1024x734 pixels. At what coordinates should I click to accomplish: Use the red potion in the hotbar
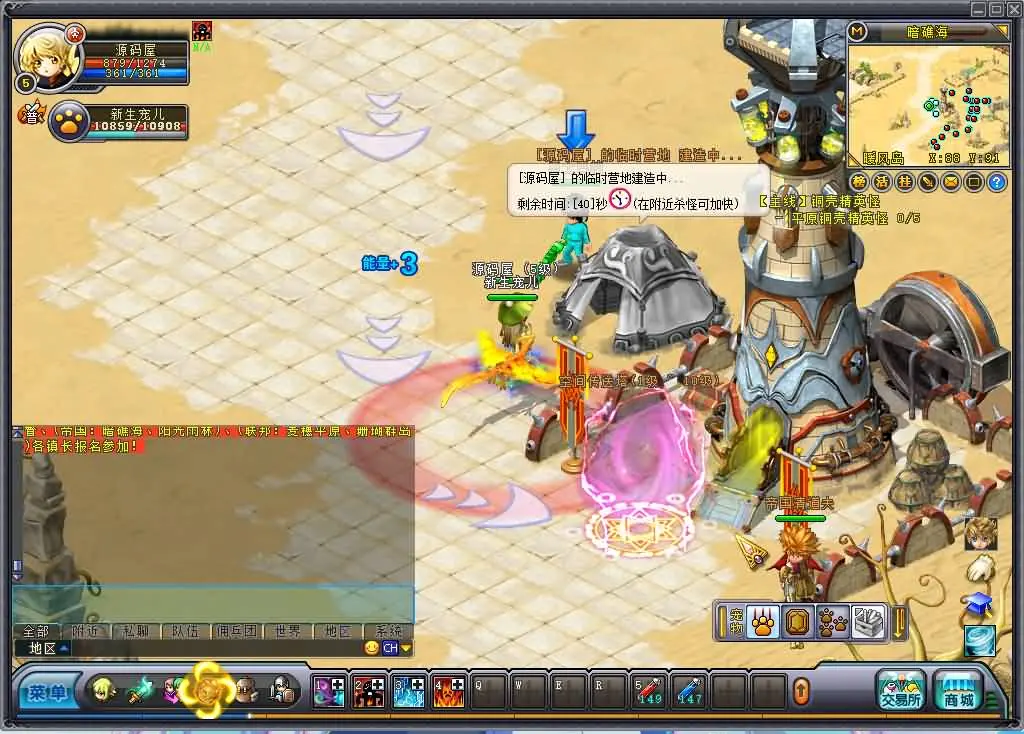coord(648,690)
